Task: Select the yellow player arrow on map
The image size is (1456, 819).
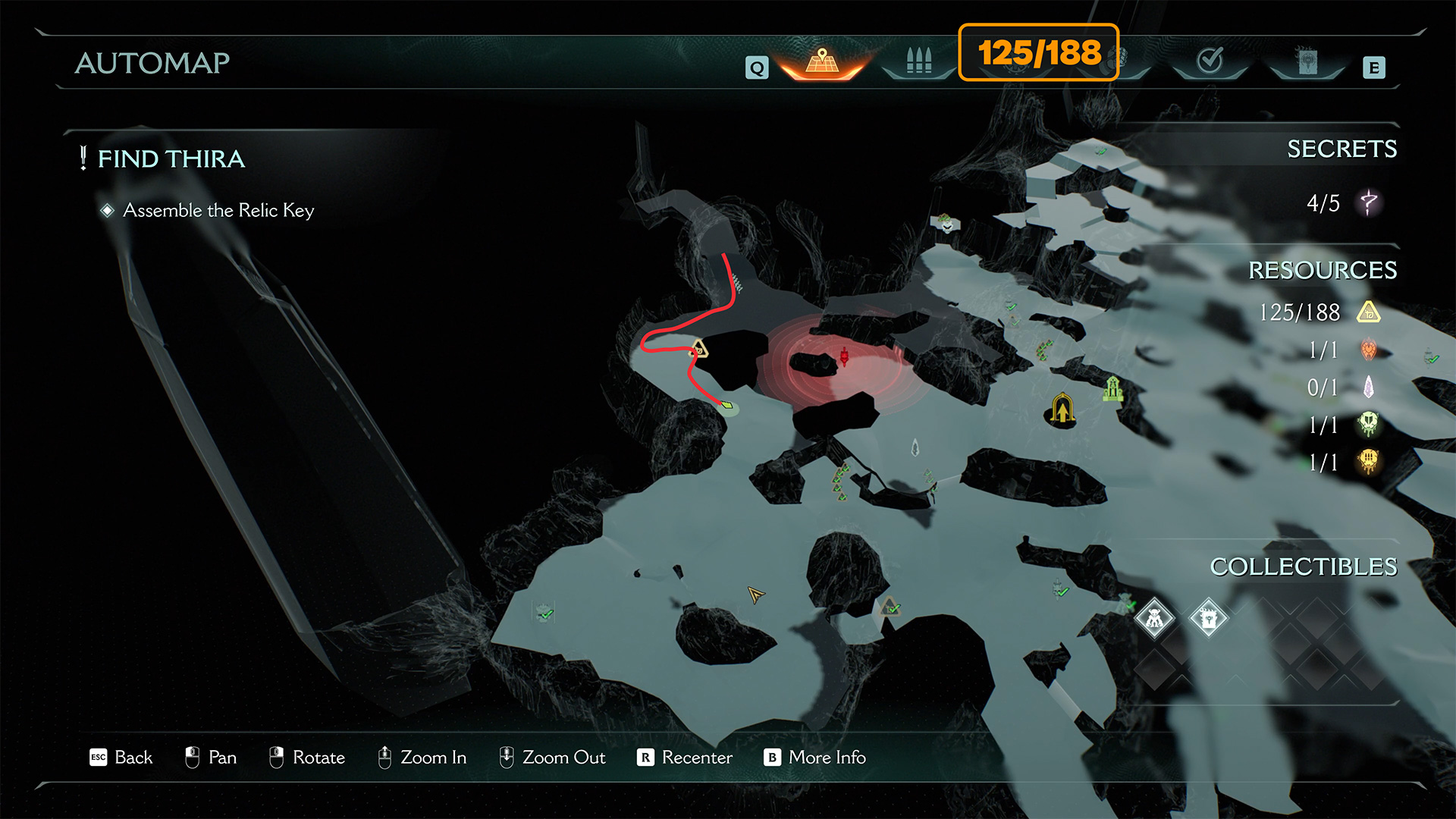Action: click(x=755, y=595)
